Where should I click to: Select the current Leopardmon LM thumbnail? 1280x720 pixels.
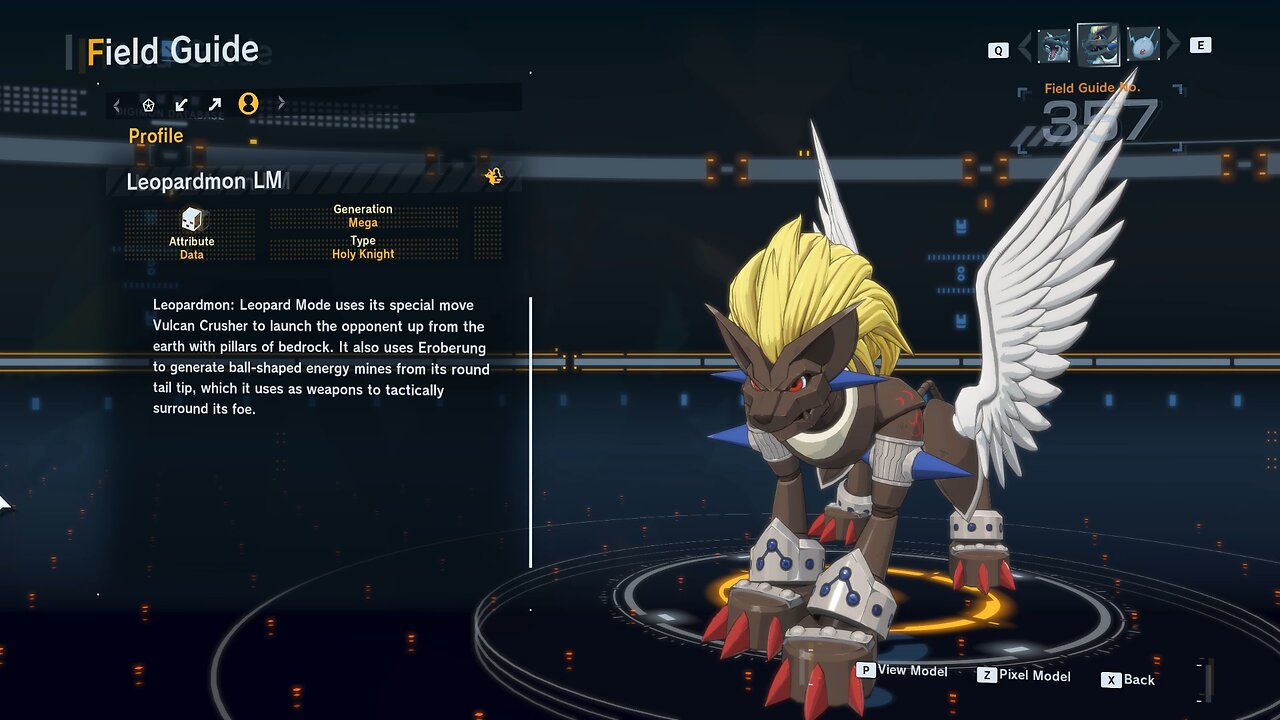pyautogui.click(x=1097, y=45)
